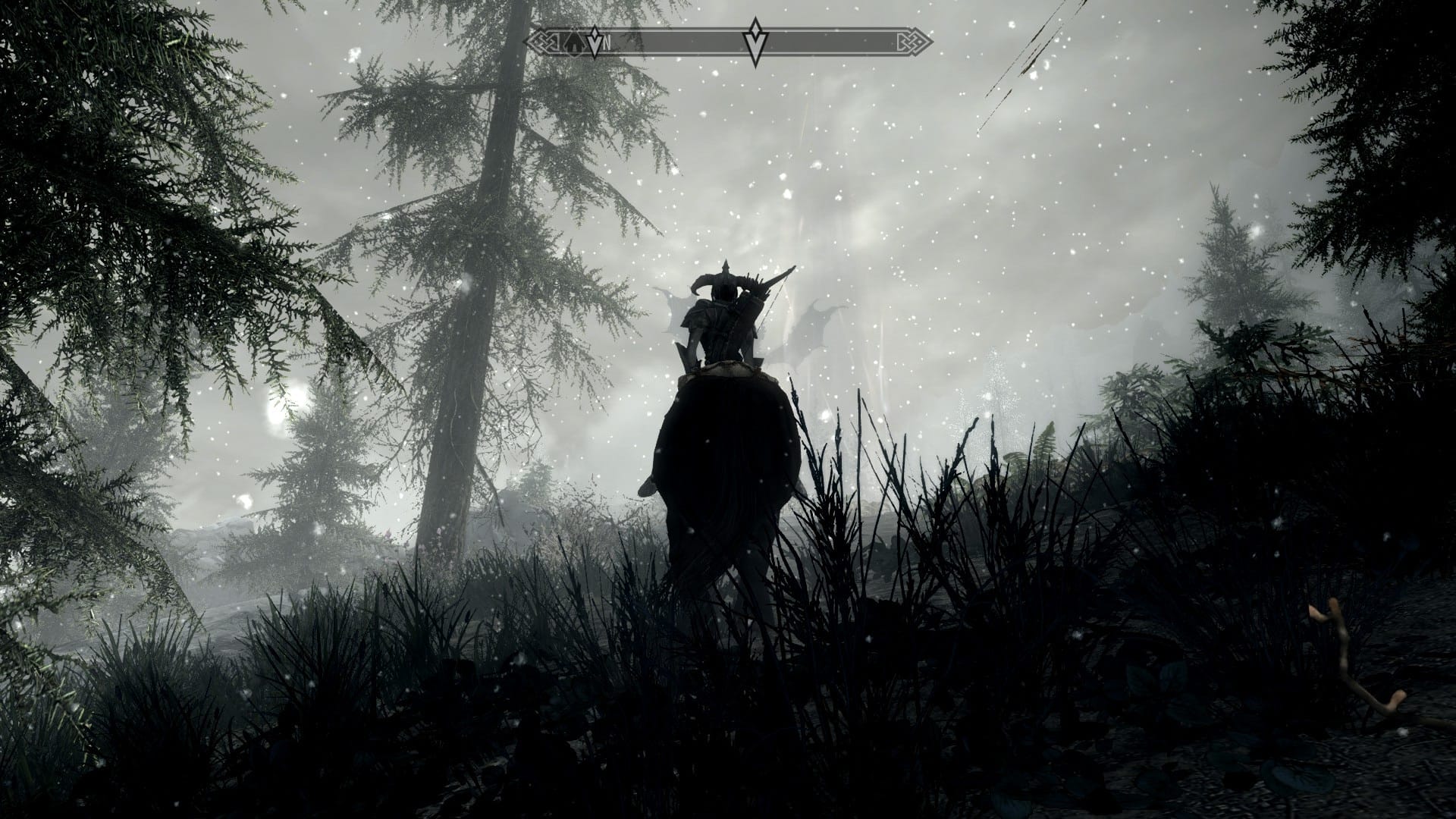The height and width of the screenshot is (819, 1456).
Task: Click the N cardinal direction on the compass
Action: (607, 43)
